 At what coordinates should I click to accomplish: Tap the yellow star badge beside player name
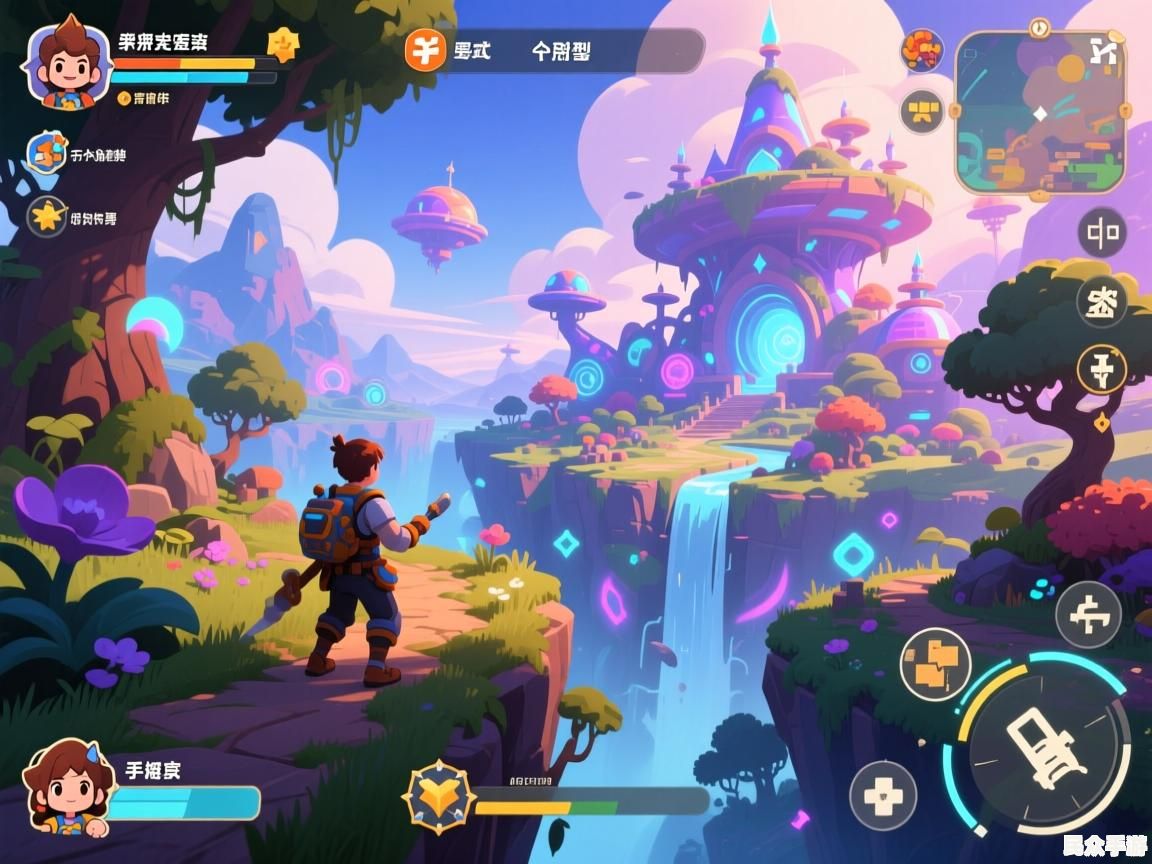point(283,45)
